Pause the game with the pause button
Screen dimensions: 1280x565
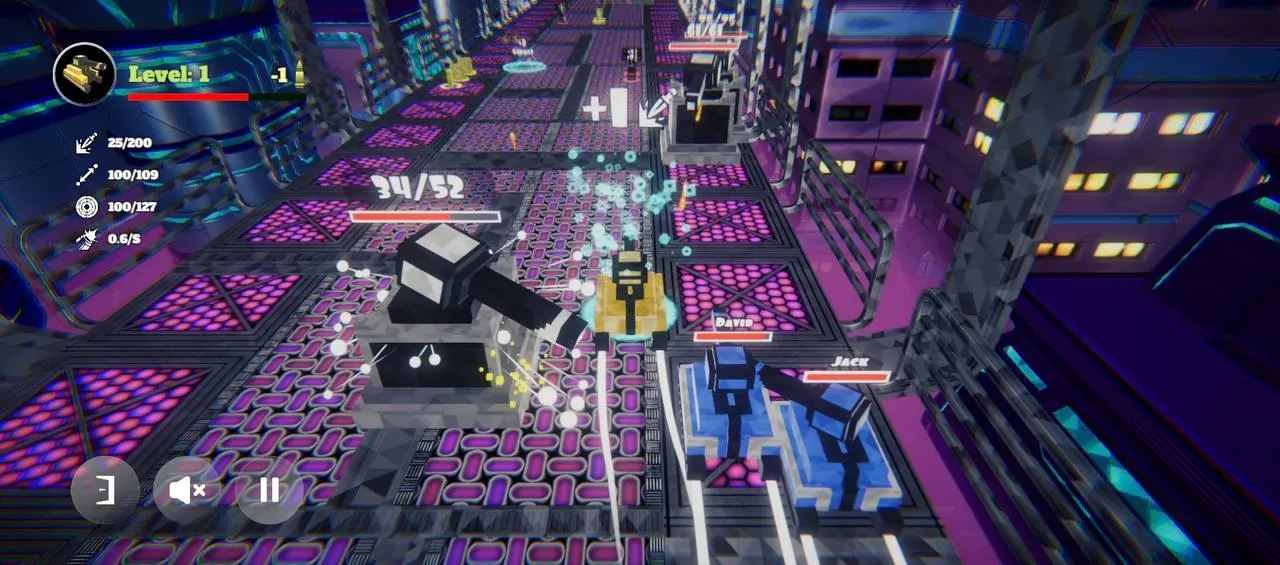click(269, 490)
